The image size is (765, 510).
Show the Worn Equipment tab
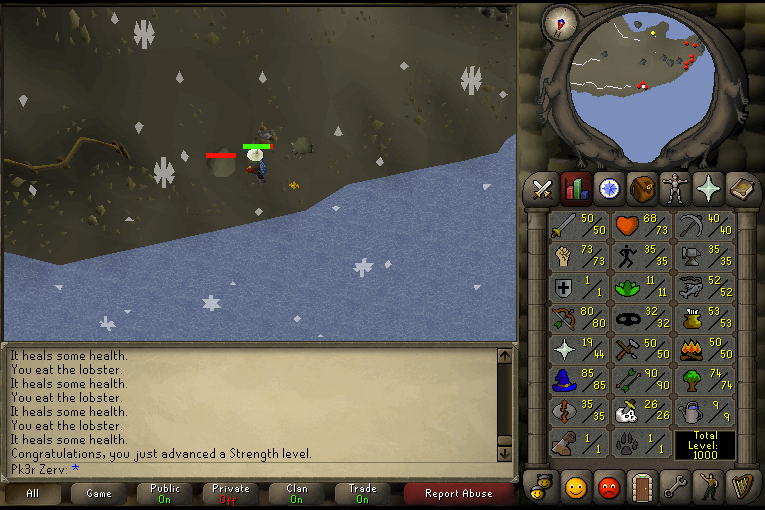pyautogui.click(x=674, y=188)
